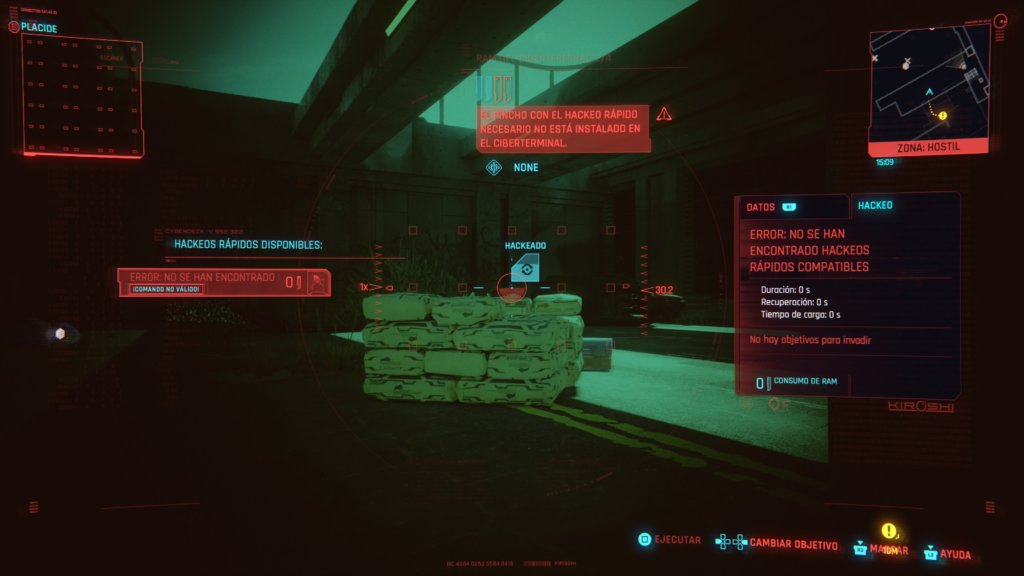Select the yellow quest marker on minimap

(942, 115)
